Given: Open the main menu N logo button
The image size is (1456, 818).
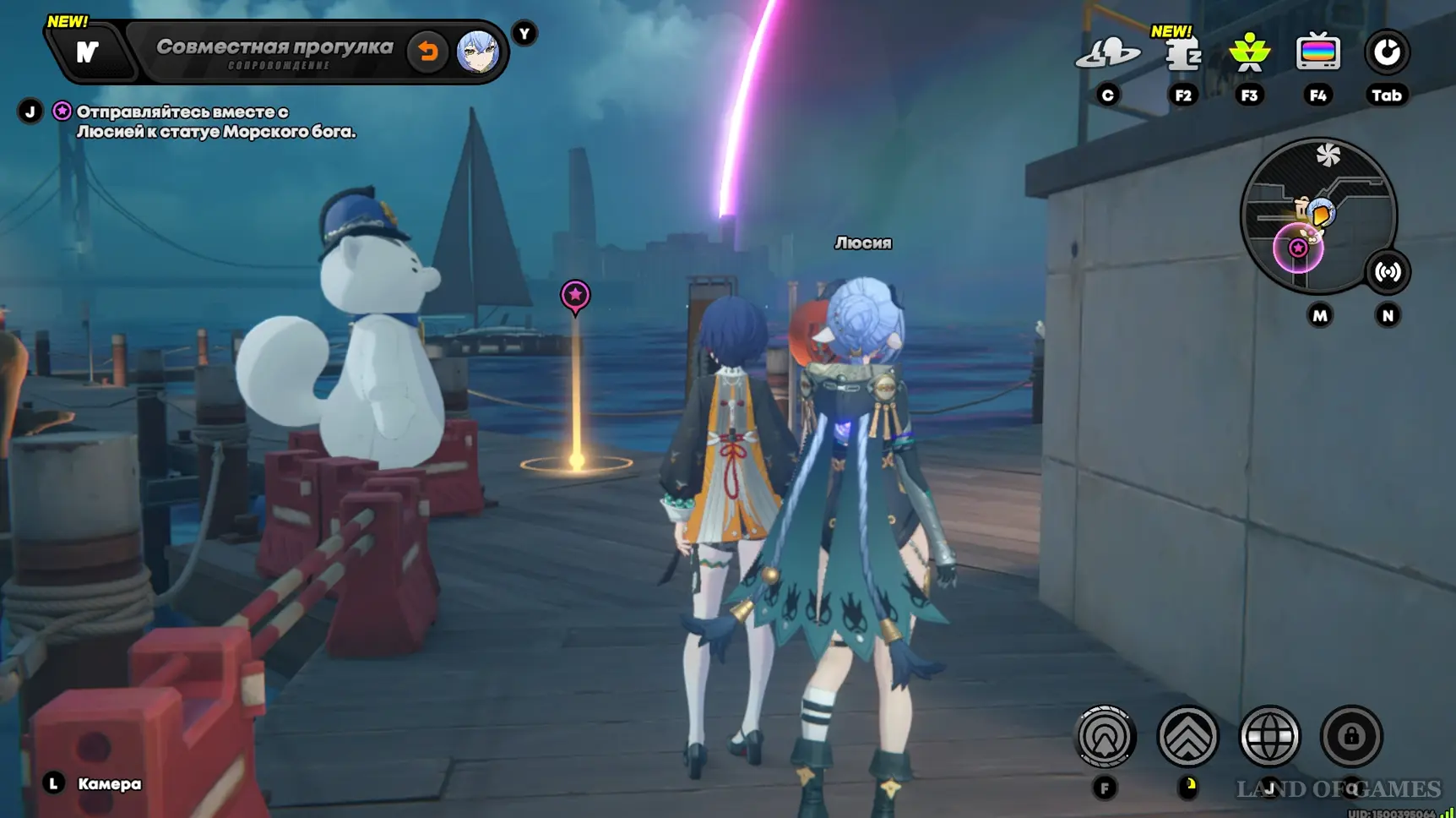Looking at the screenshot, I should [87, 52].
